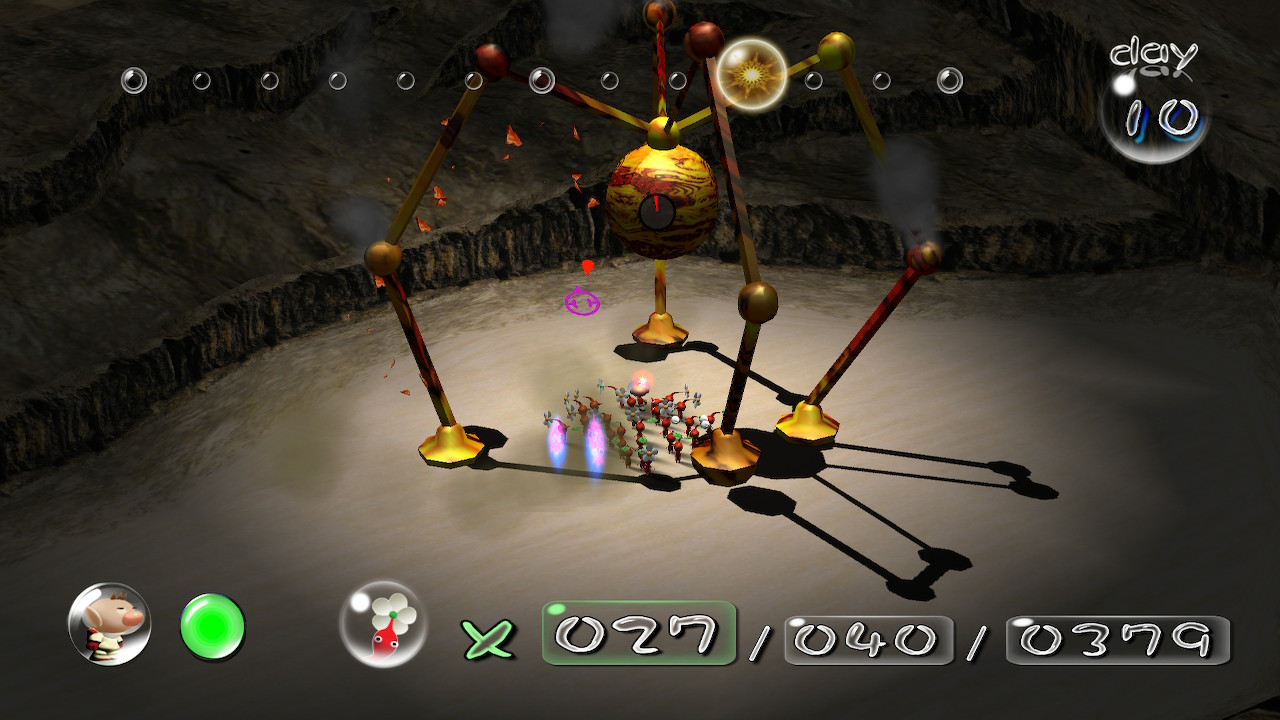Click the Olimar captain portrait bubble
This screenshot has height=720, width=1280.
point(110,624)
